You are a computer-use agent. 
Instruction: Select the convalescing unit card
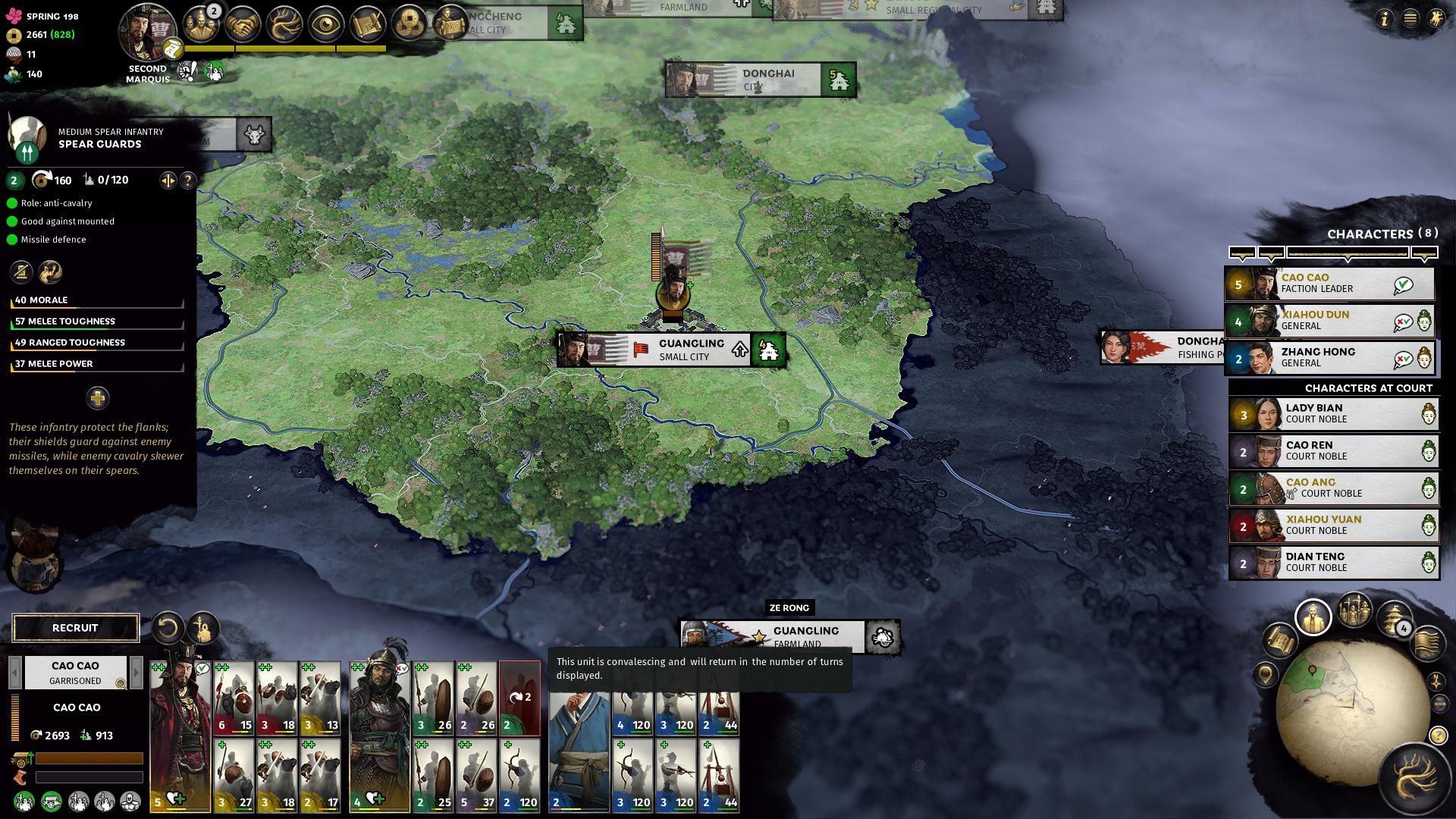point(519,698)
